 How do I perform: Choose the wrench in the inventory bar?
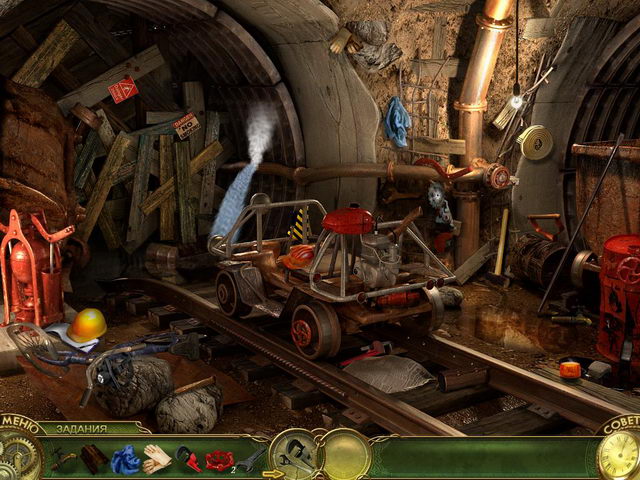click(x=252, y=458)
